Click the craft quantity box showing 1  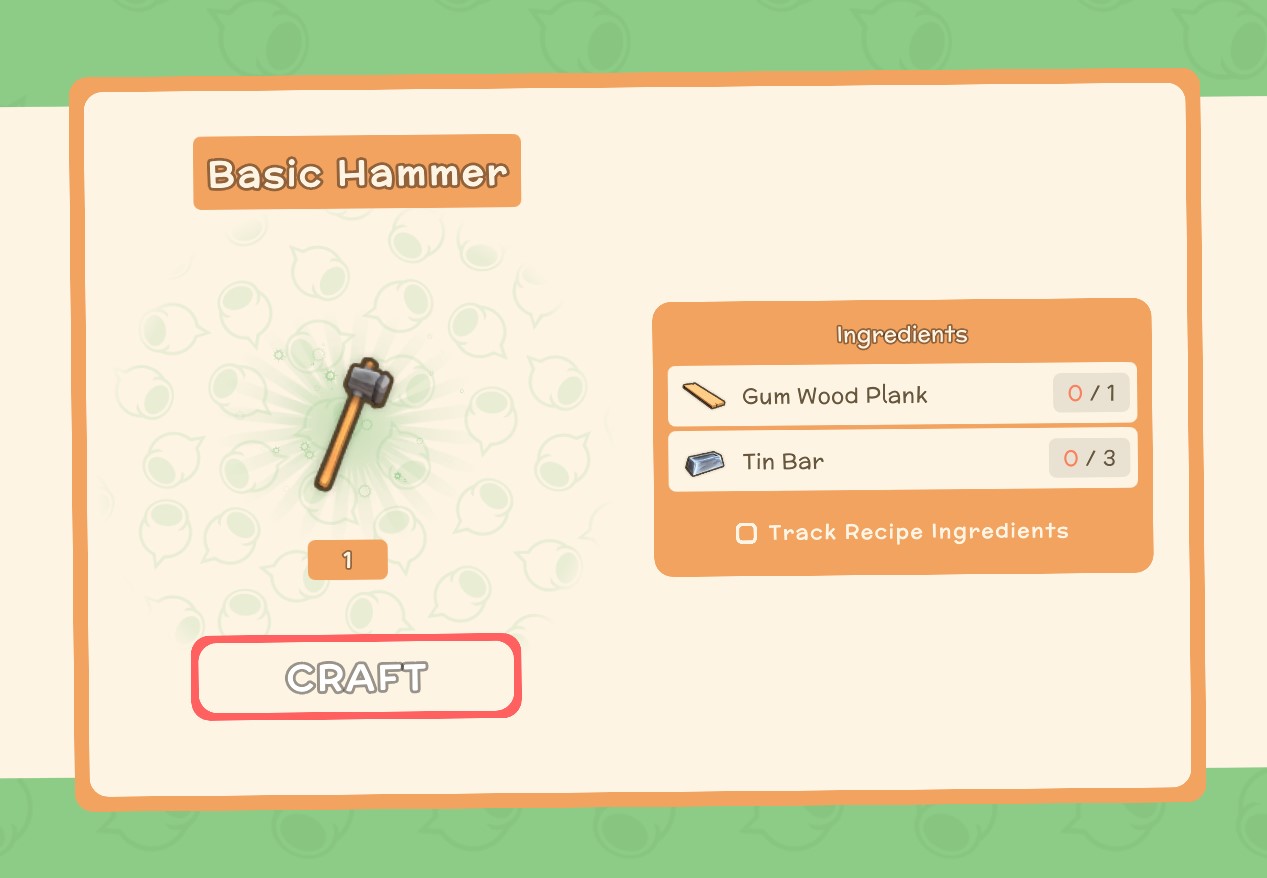347,560
